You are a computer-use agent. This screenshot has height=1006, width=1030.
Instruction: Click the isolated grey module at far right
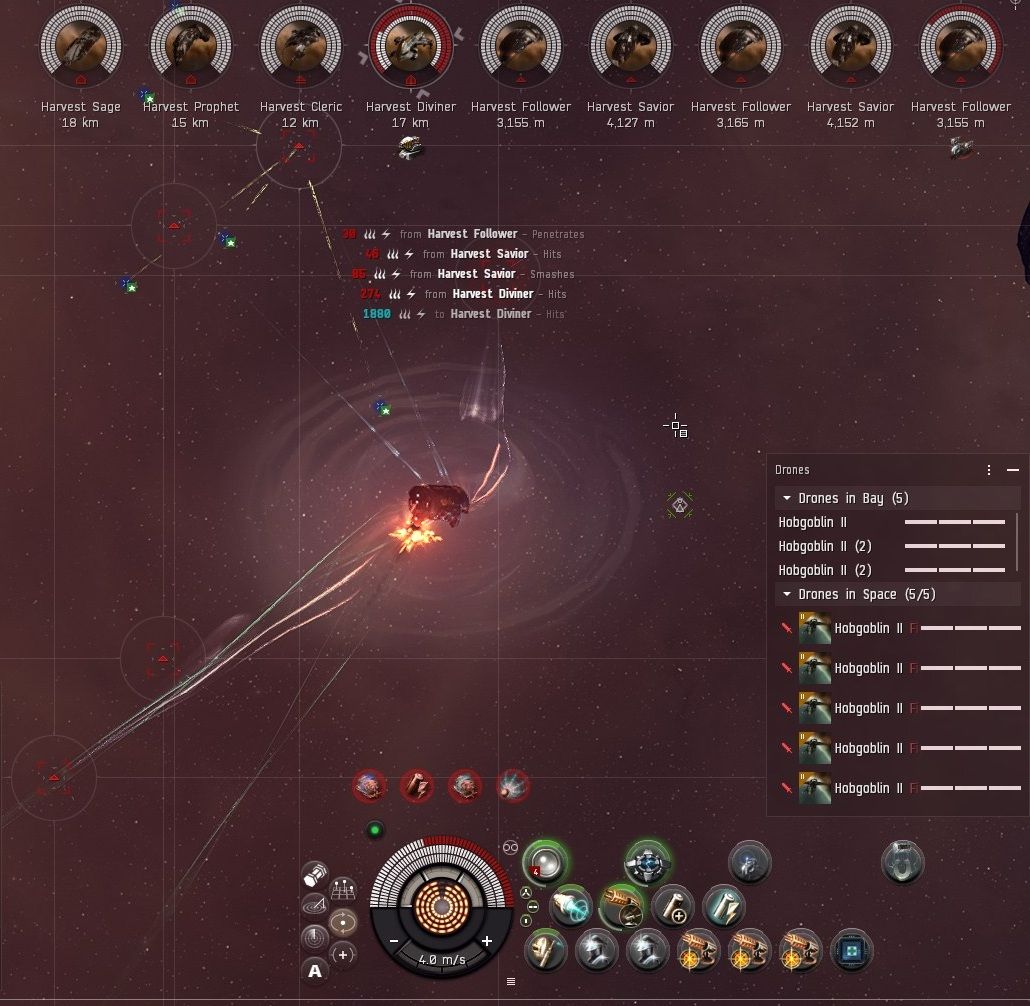coord(902,862)
